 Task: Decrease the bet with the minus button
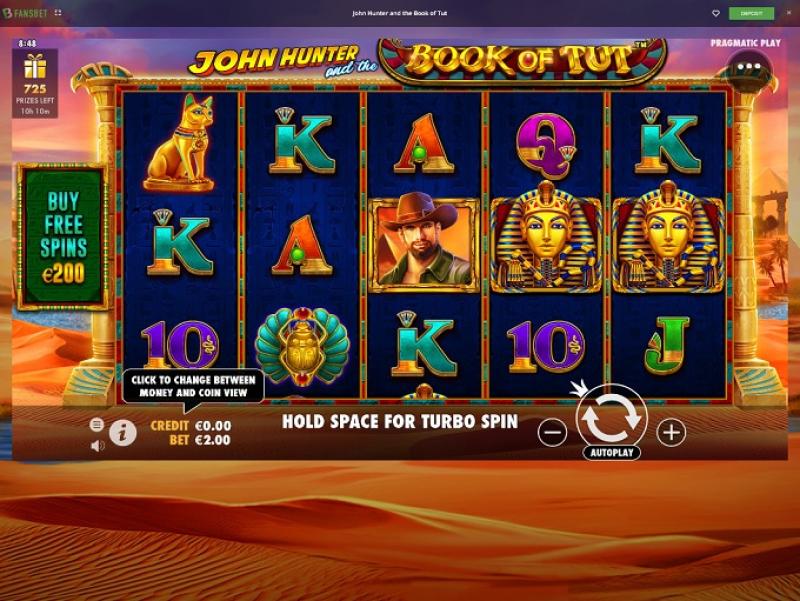552,432
